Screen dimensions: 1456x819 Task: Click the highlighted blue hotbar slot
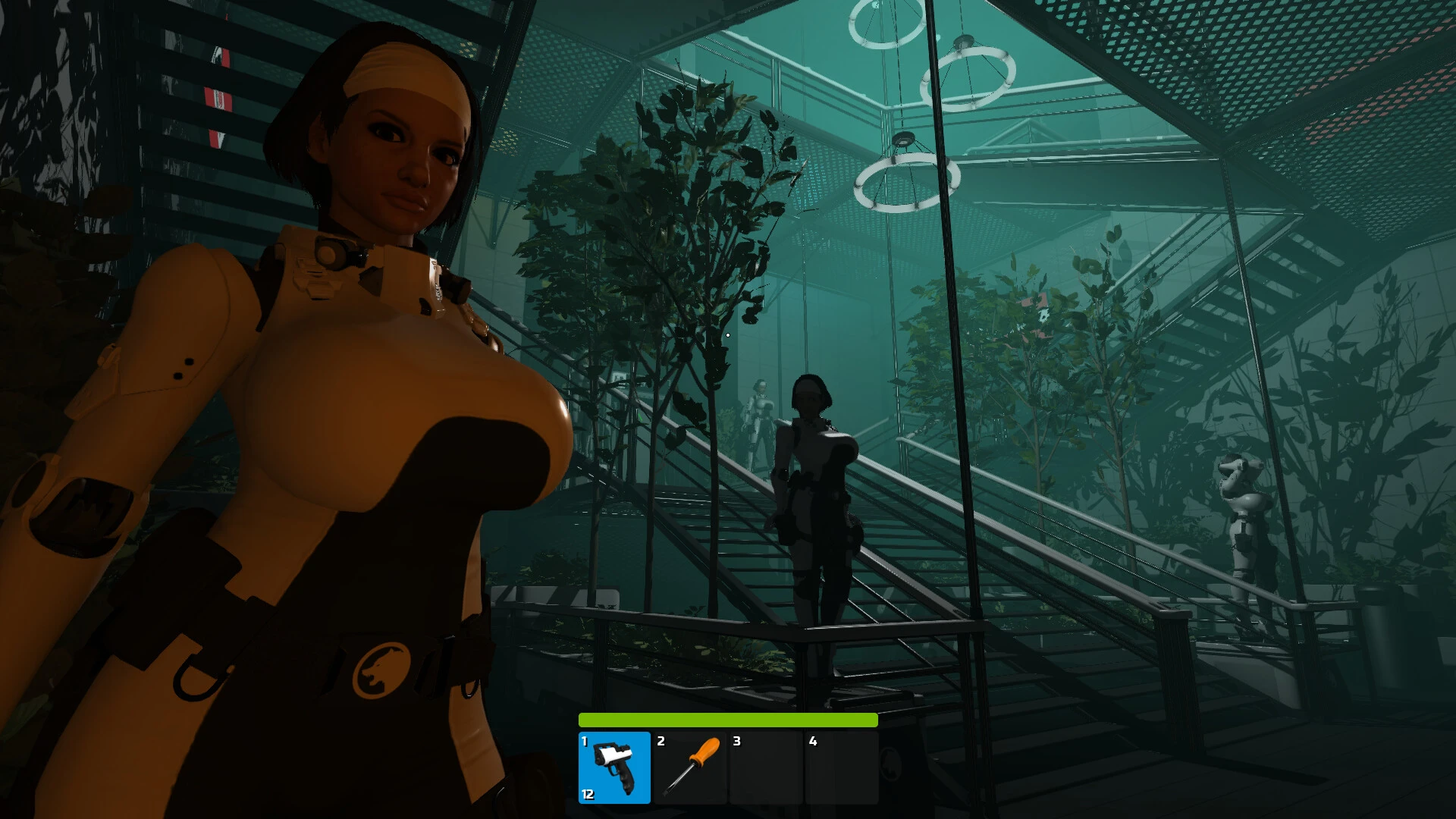(x=616, y=767)
